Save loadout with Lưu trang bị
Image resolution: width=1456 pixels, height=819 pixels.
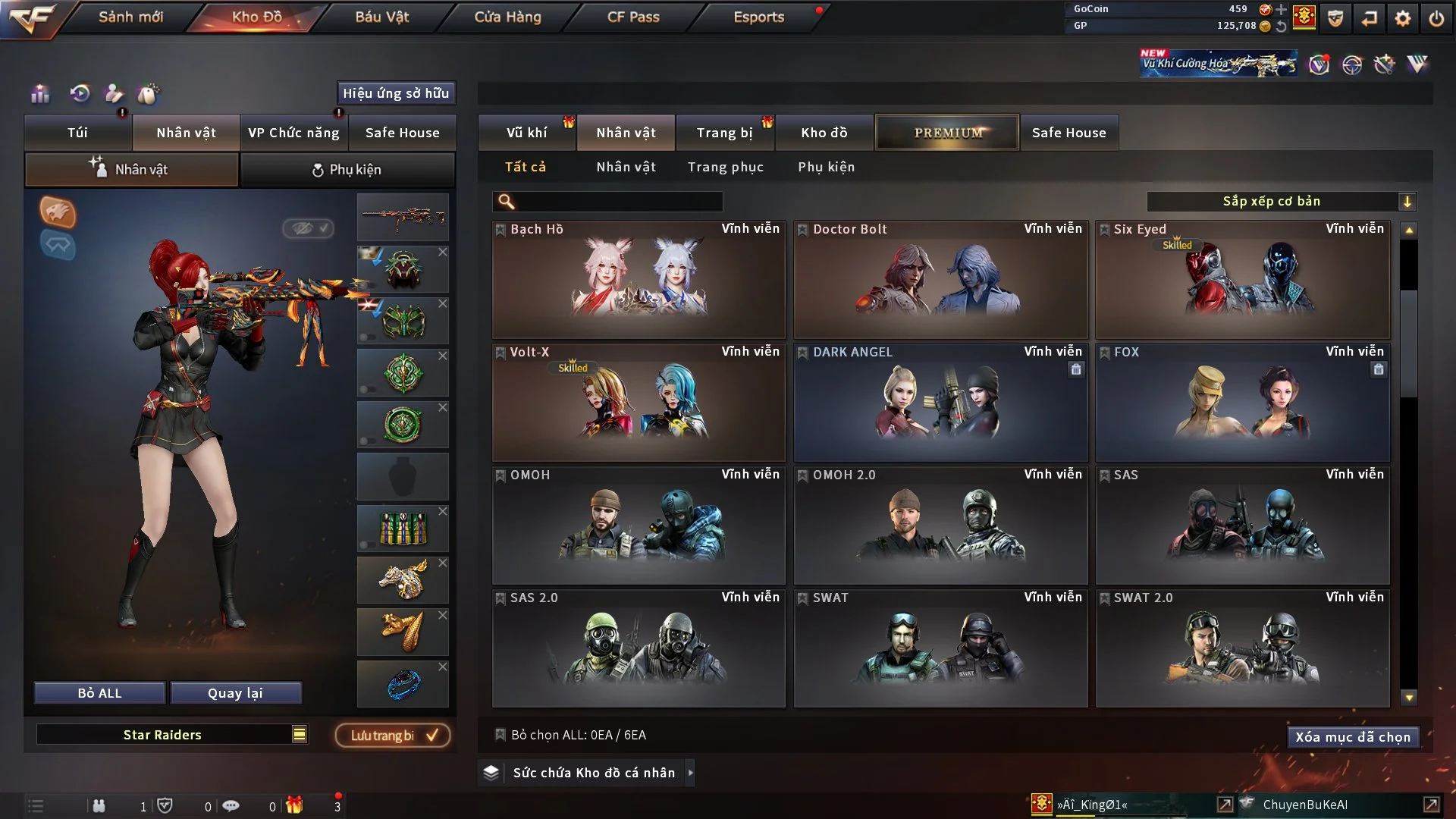tap(393, 735)
